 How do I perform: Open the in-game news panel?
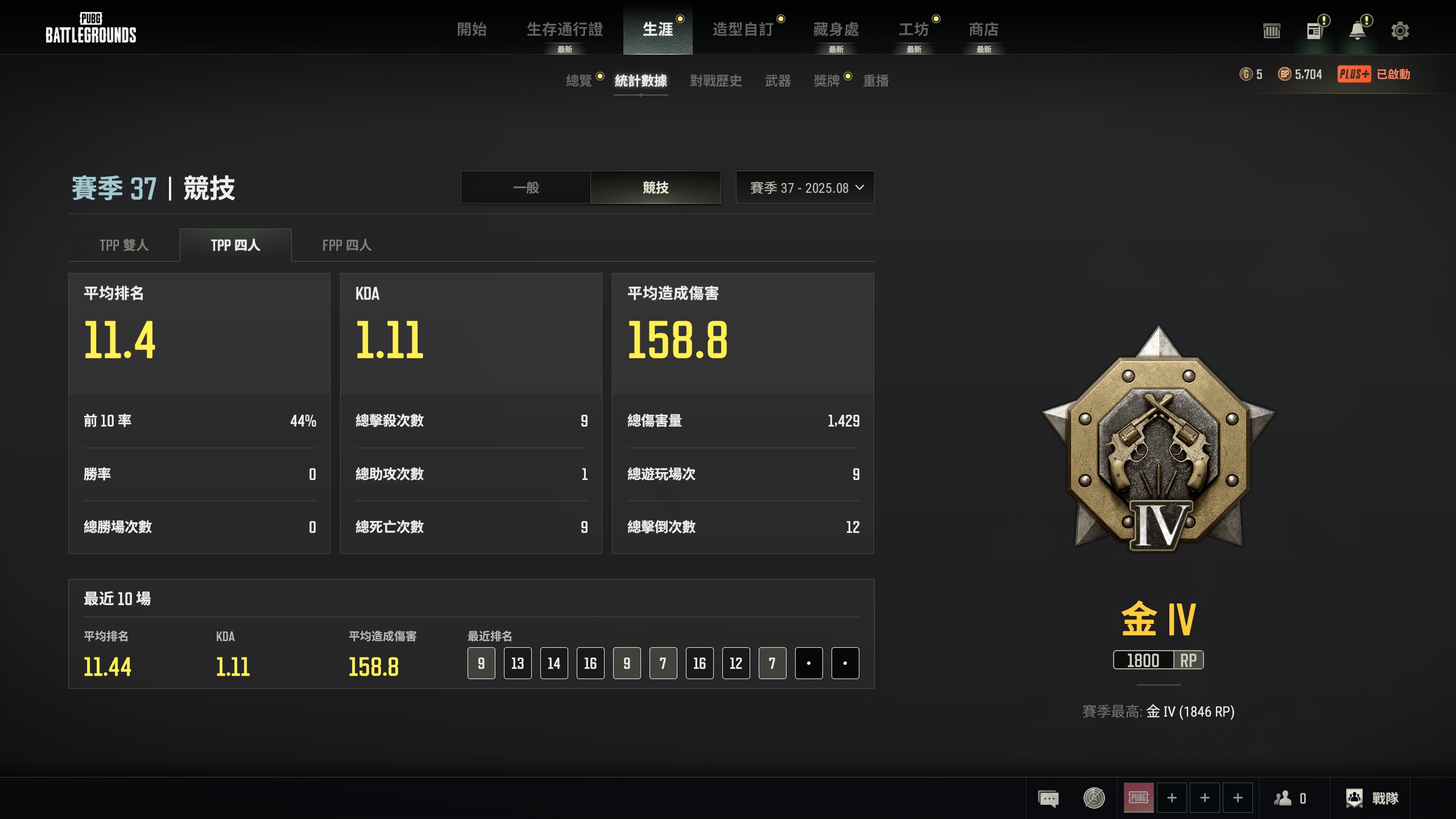tap(1314, 31)
